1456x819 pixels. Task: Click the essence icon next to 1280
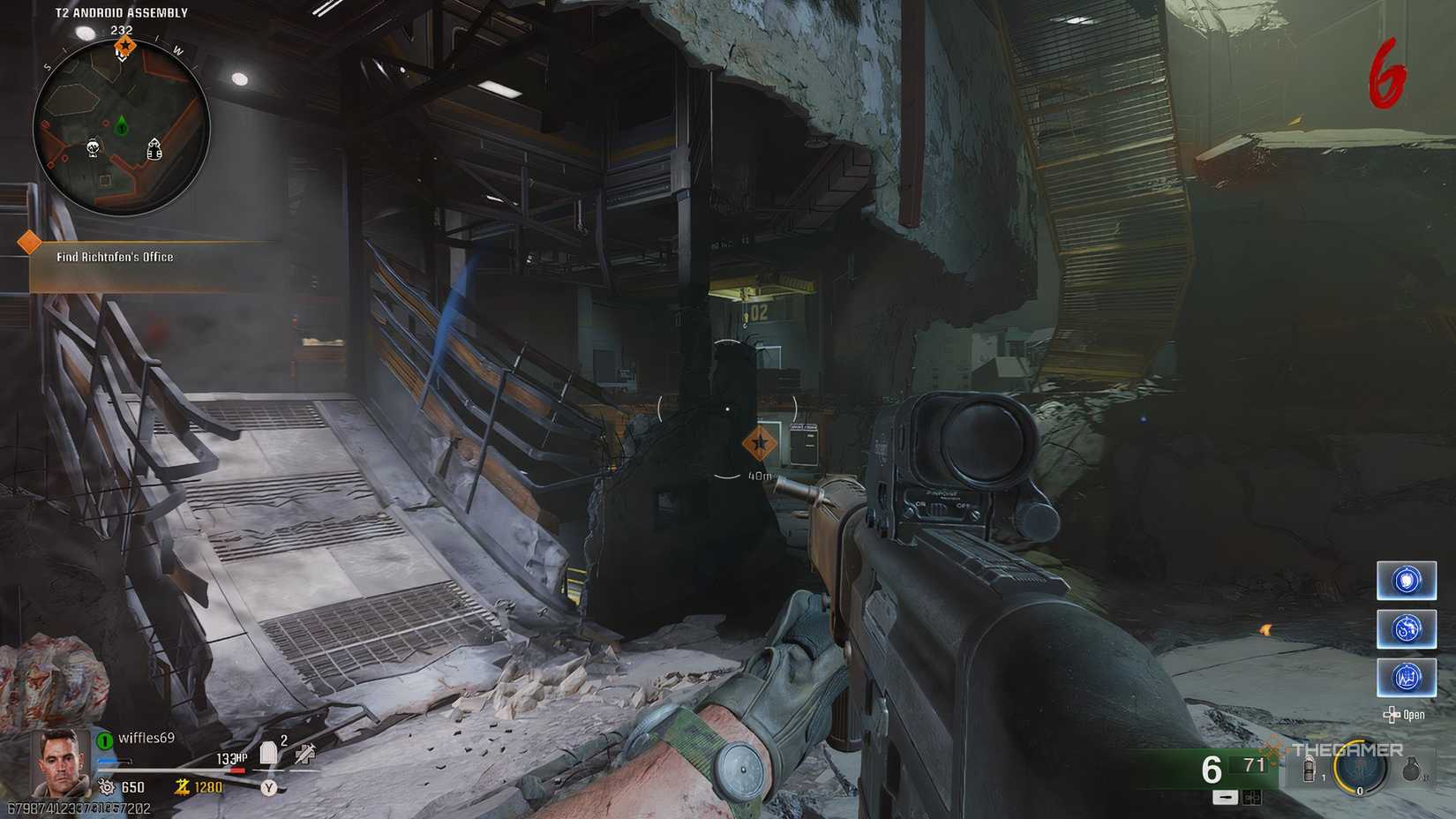pyautogui.click(x=183, y=786)
